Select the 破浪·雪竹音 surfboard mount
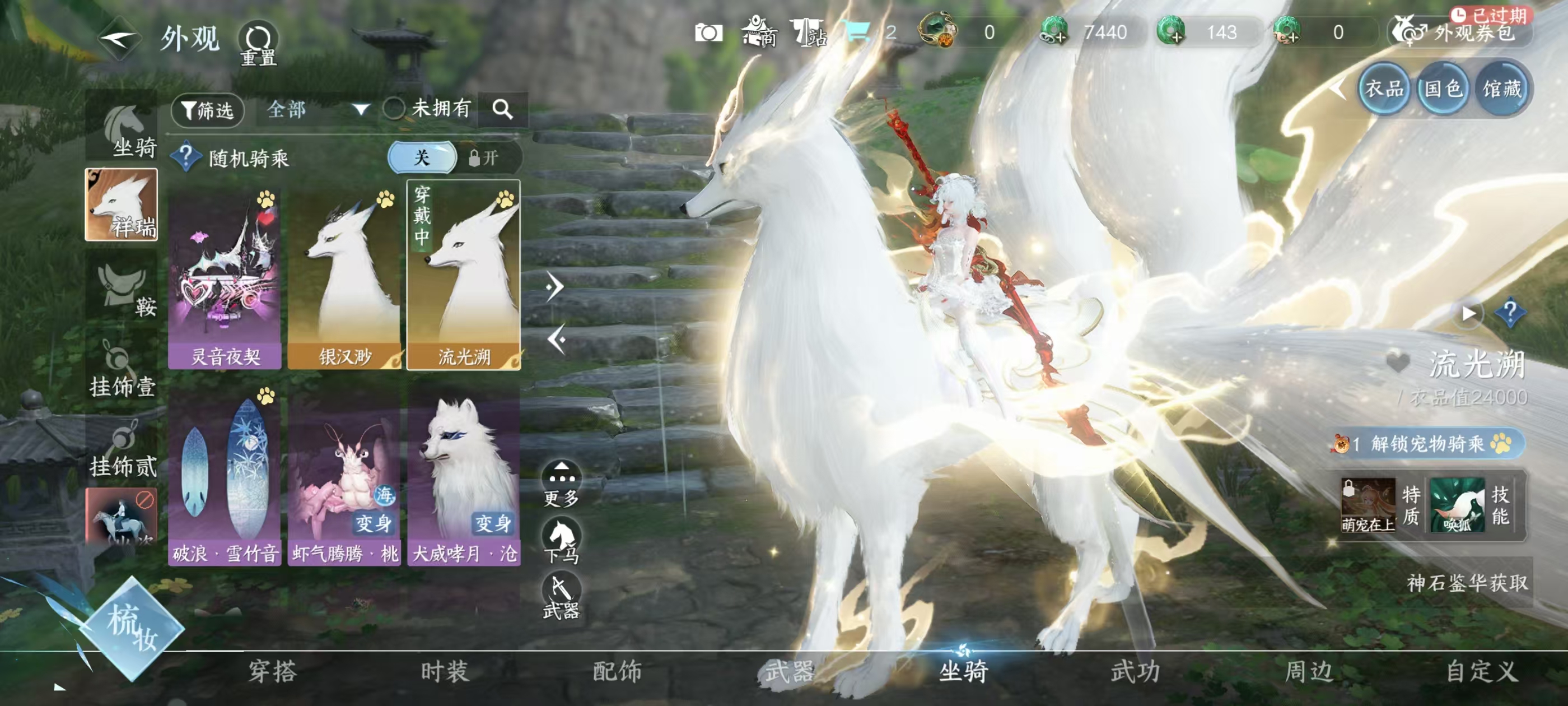 (x=225, y=475)
